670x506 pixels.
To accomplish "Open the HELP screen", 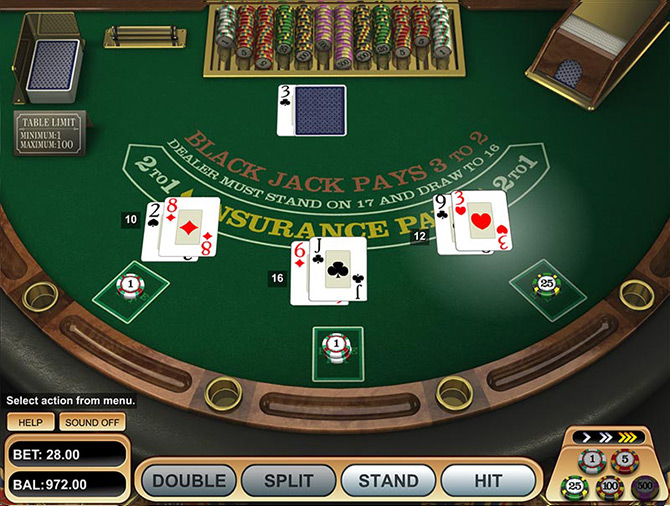I will [30, 422].
